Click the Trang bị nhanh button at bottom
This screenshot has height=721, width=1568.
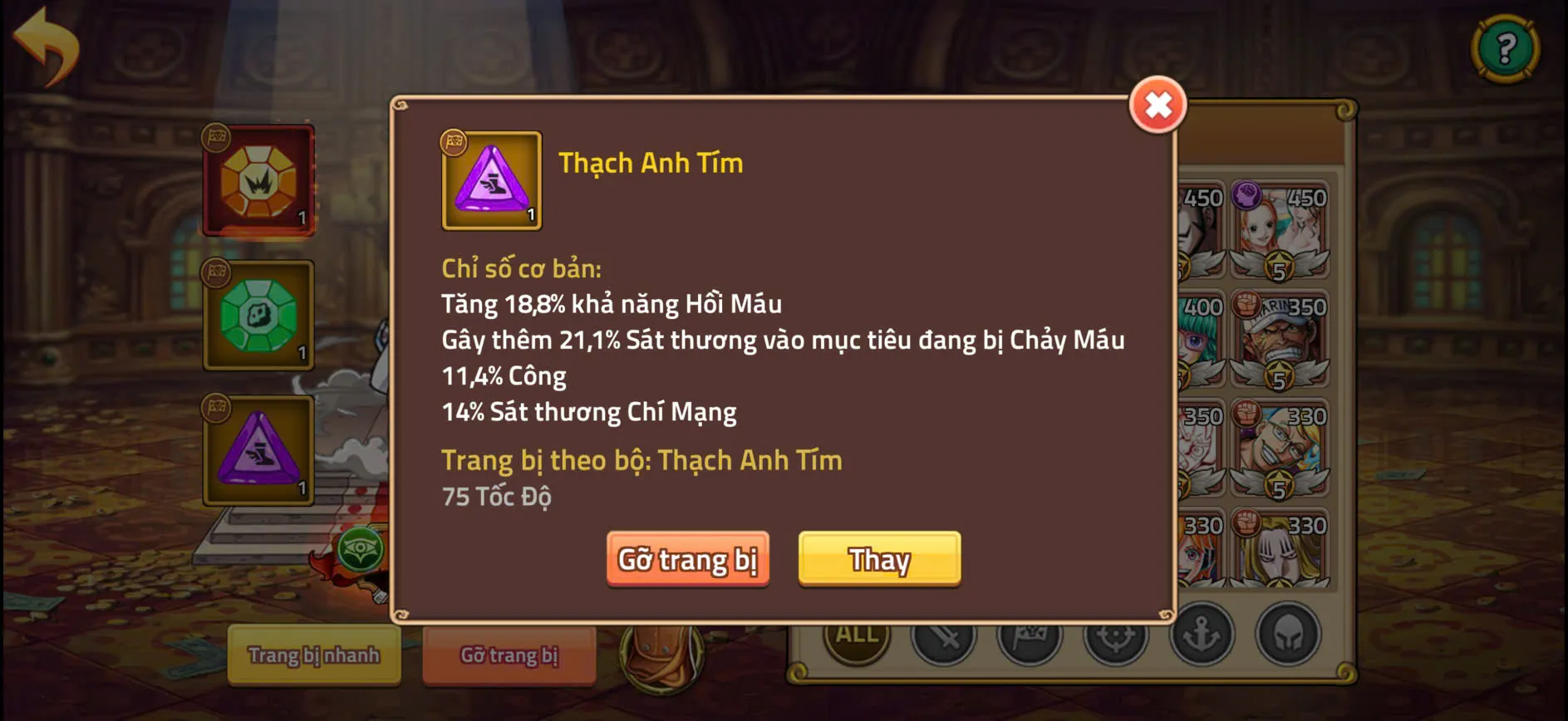[314, 655]
